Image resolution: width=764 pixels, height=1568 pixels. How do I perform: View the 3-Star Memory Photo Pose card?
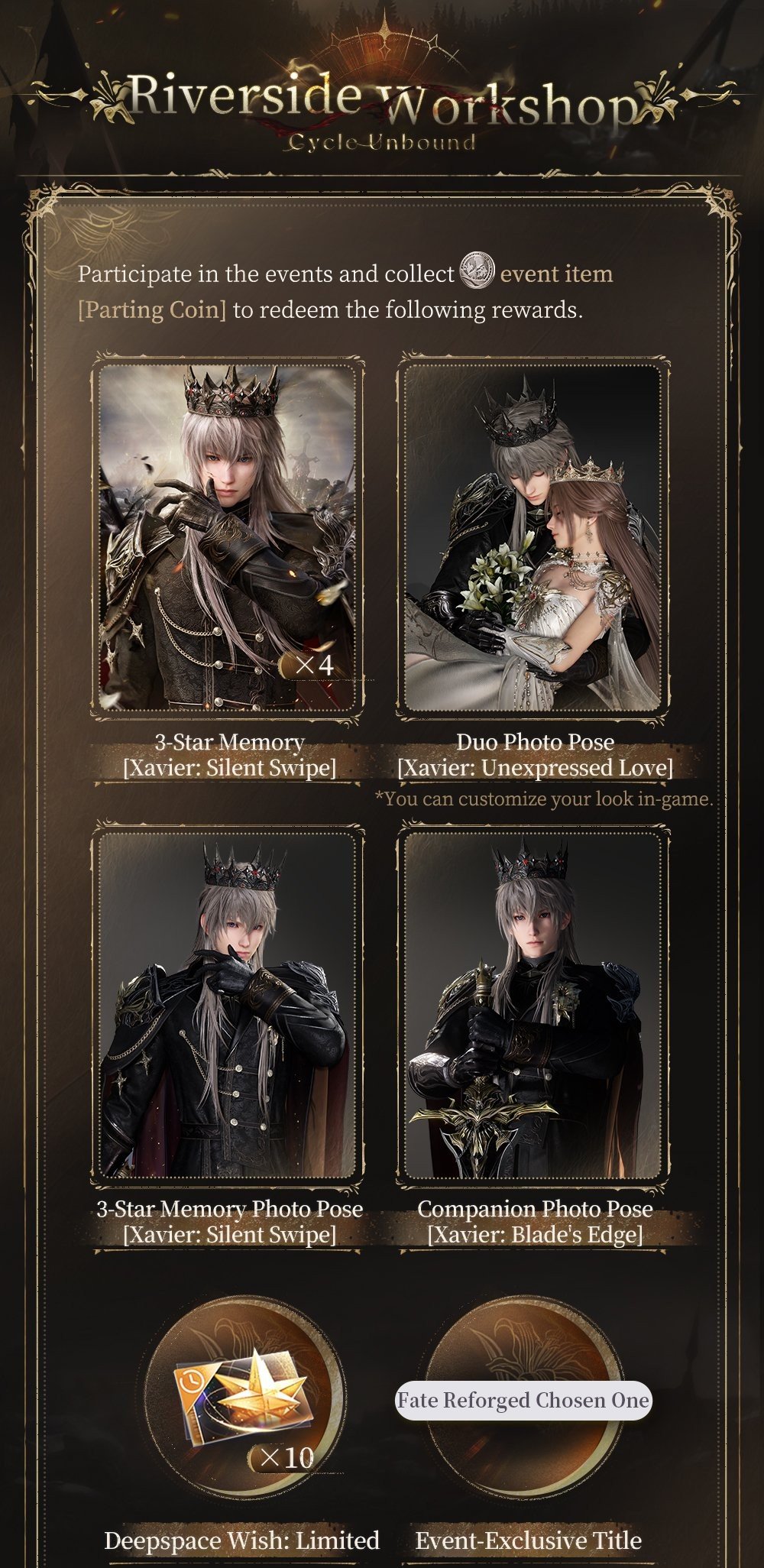coord(228,1004)
